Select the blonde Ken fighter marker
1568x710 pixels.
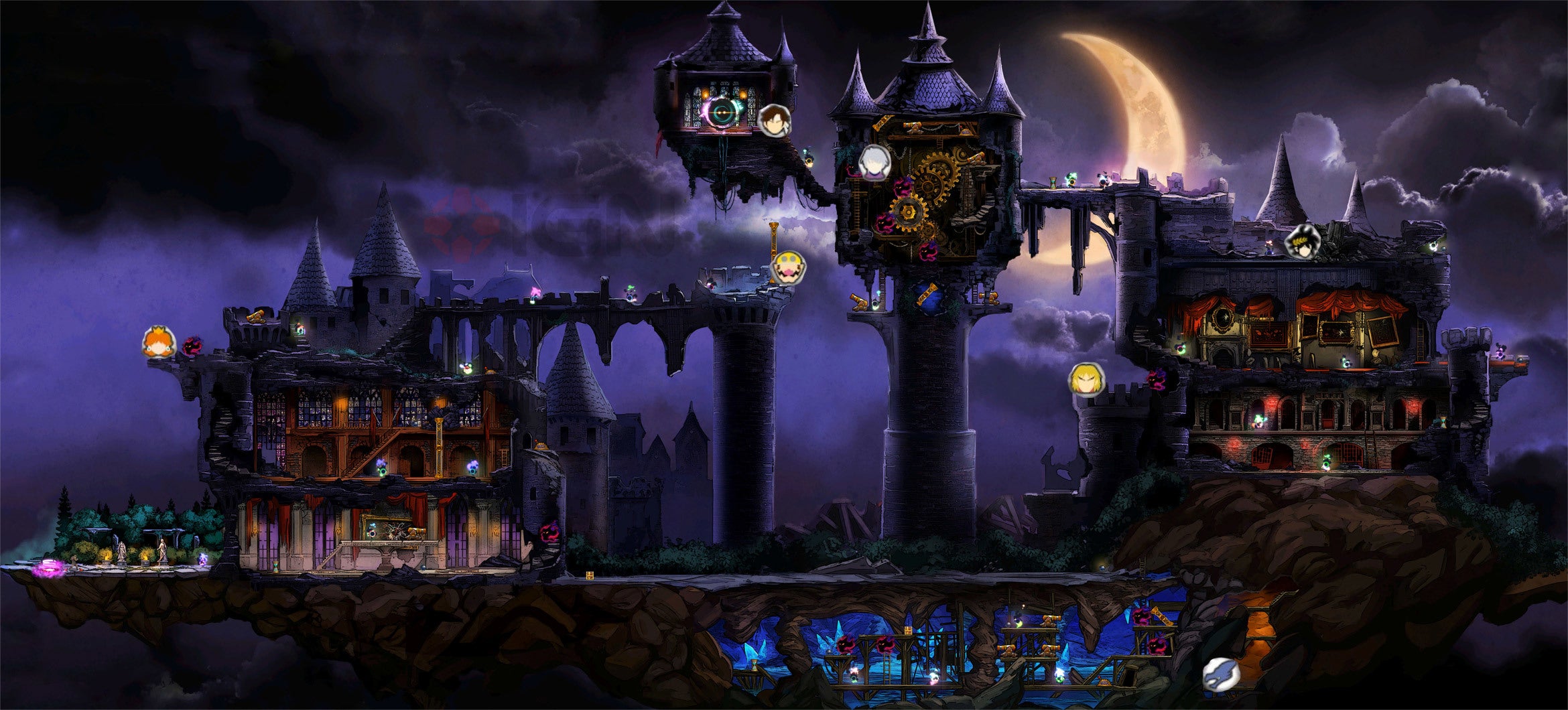(1085, 379)
